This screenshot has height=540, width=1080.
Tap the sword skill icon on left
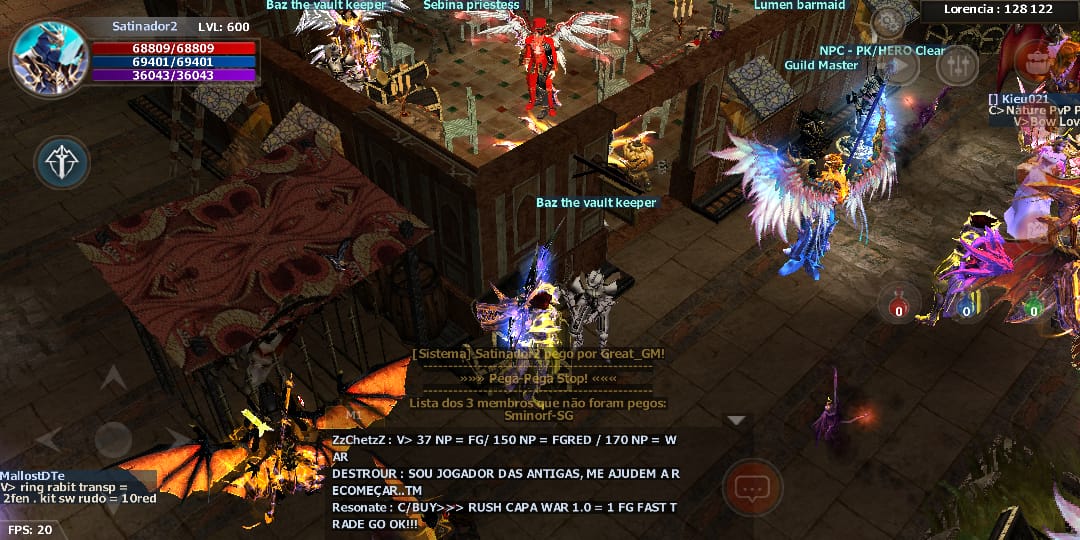[x=62, y=162]
